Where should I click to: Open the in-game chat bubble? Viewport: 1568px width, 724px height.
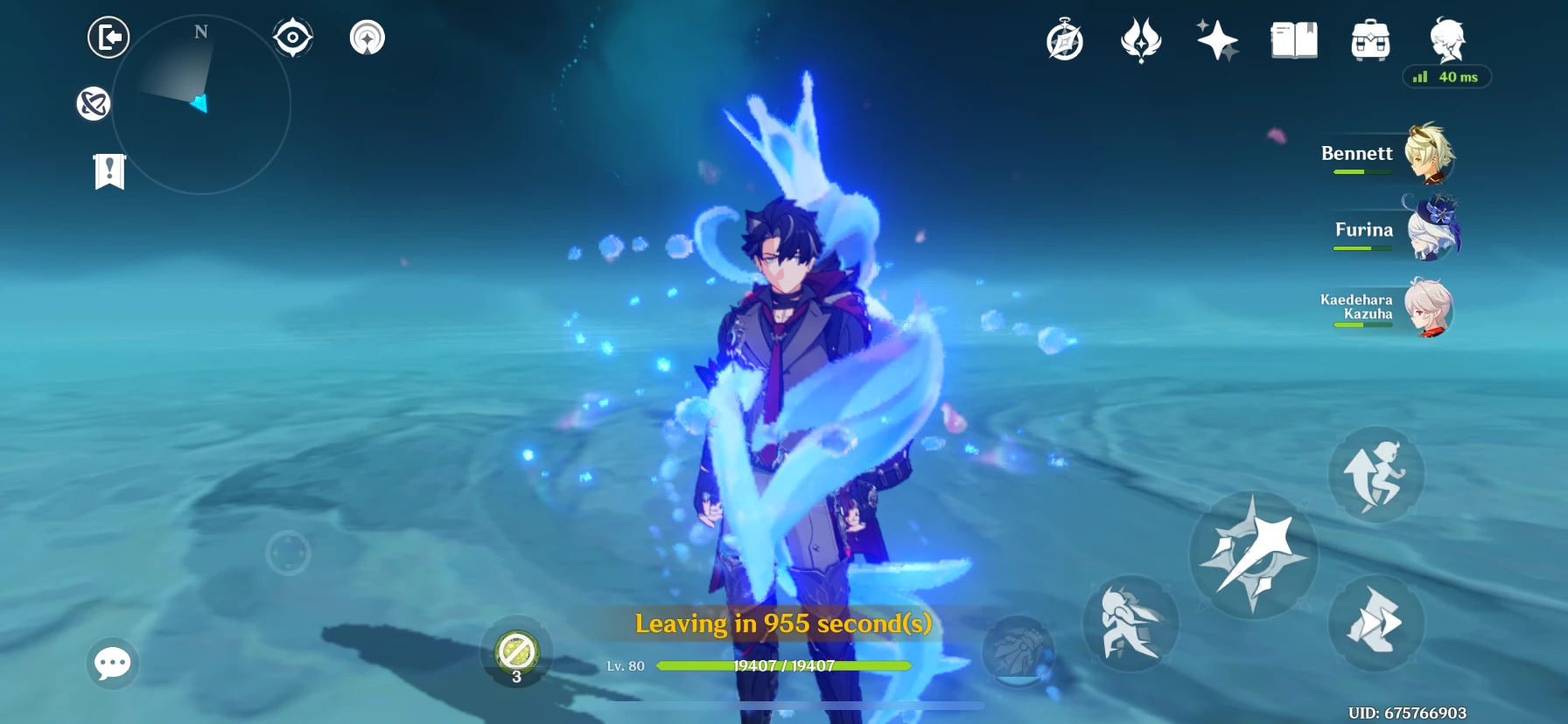click(x=112, y=665)
